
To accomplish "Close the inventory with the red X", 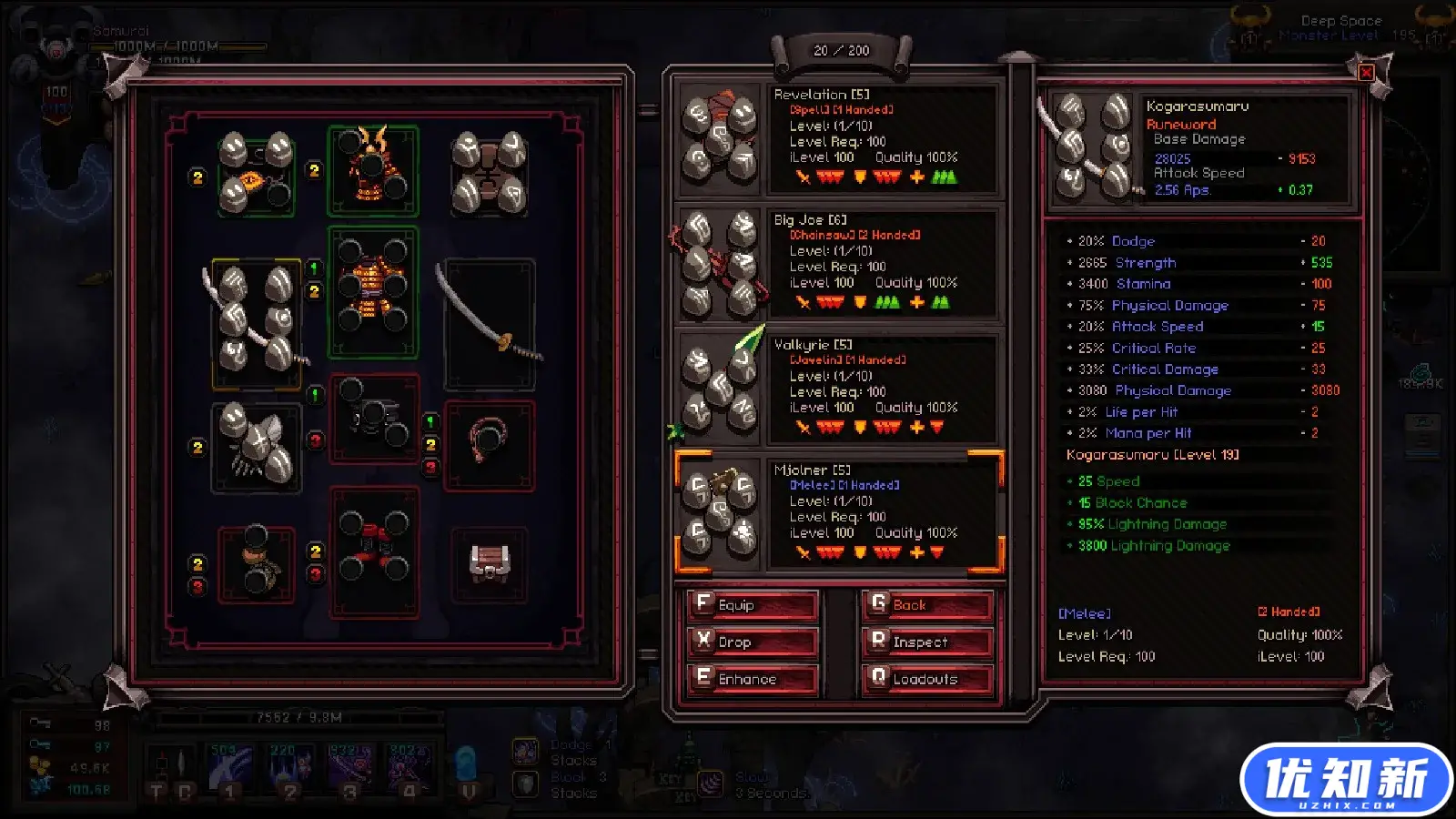I will (1366, 73).
